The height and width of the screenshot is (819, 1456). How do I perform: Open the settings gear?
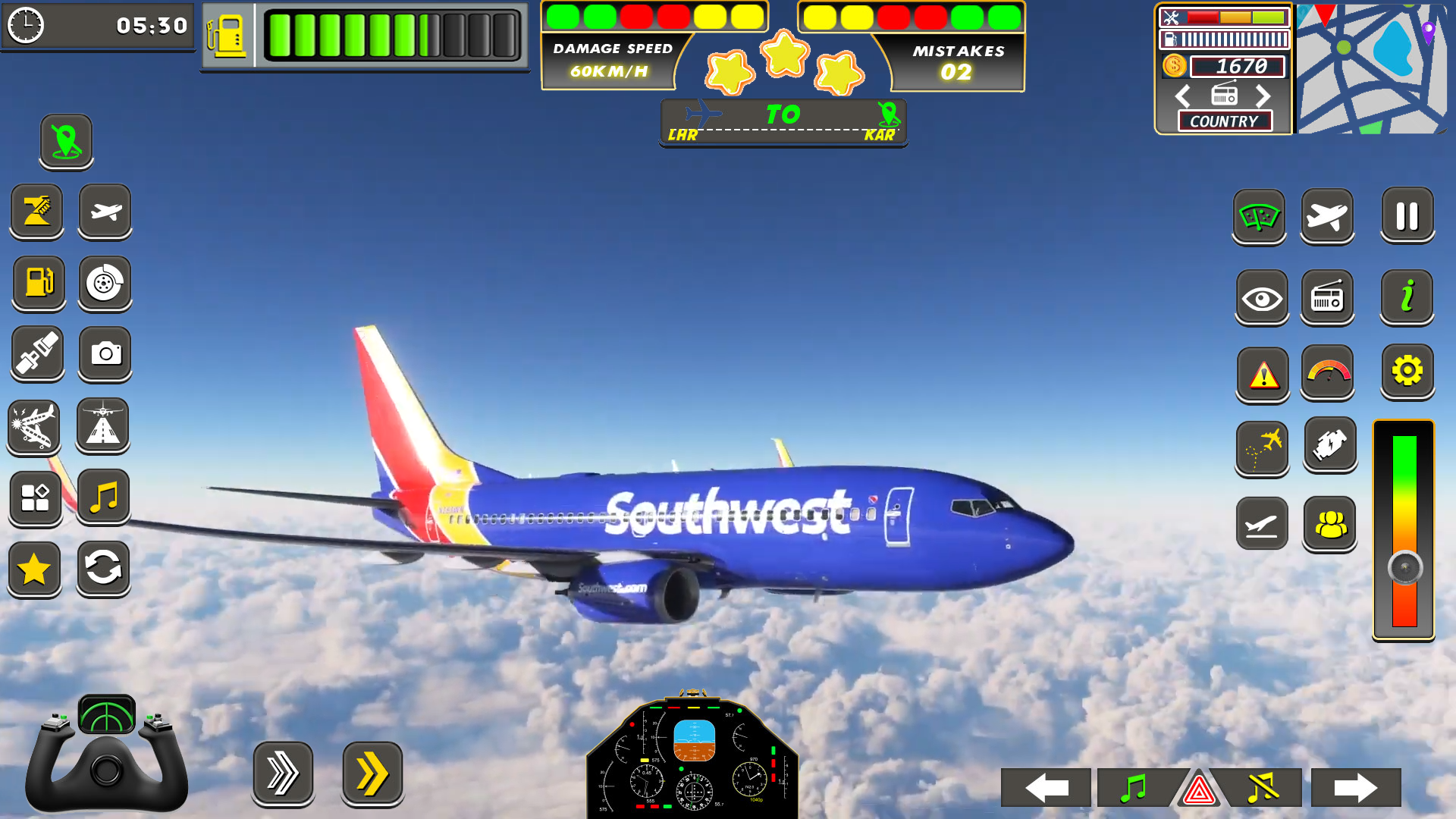click(1407, 371)
